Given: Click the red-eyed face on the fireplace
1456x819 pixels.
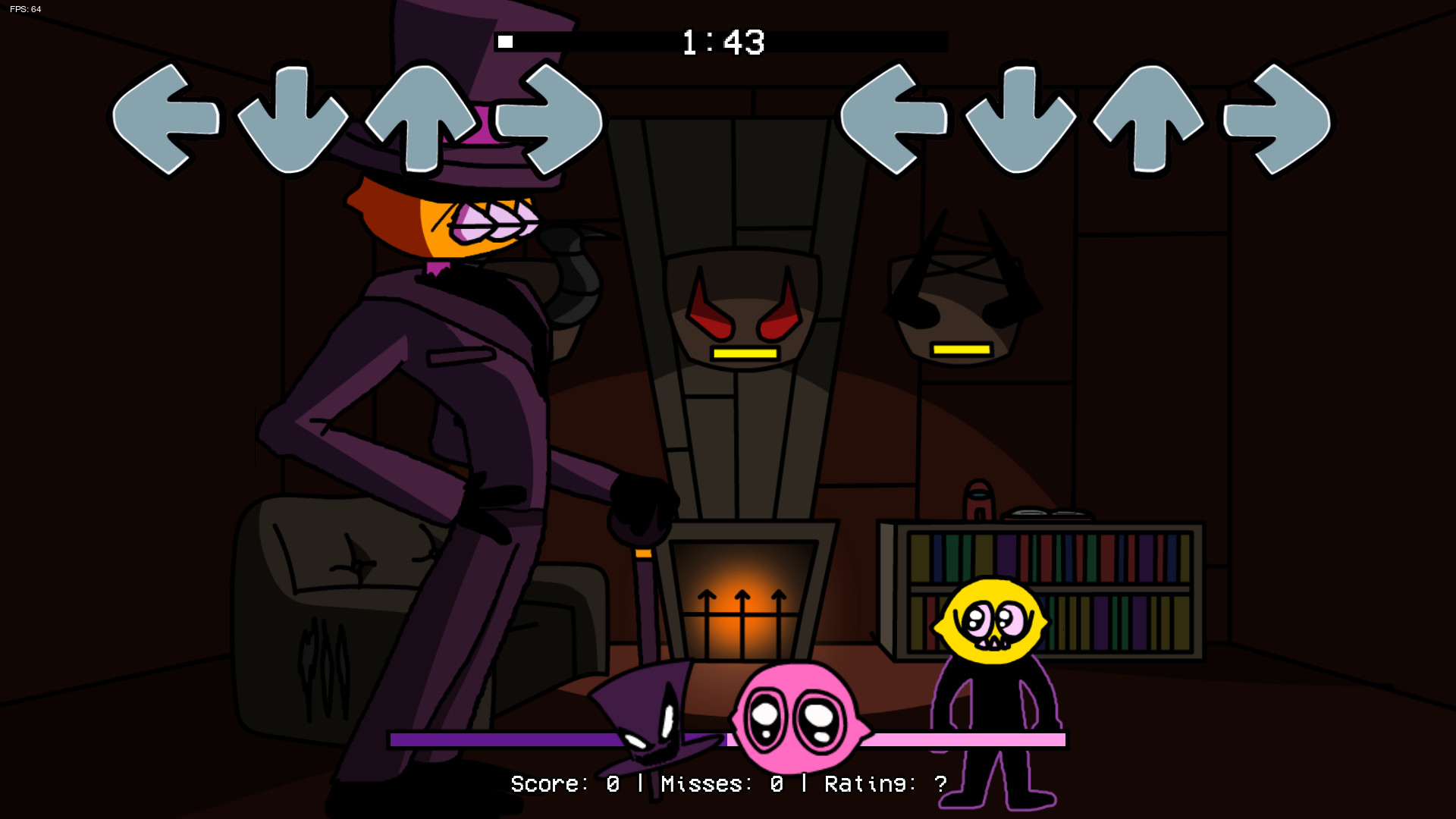Looking at the screenshot, I should 743,318.
